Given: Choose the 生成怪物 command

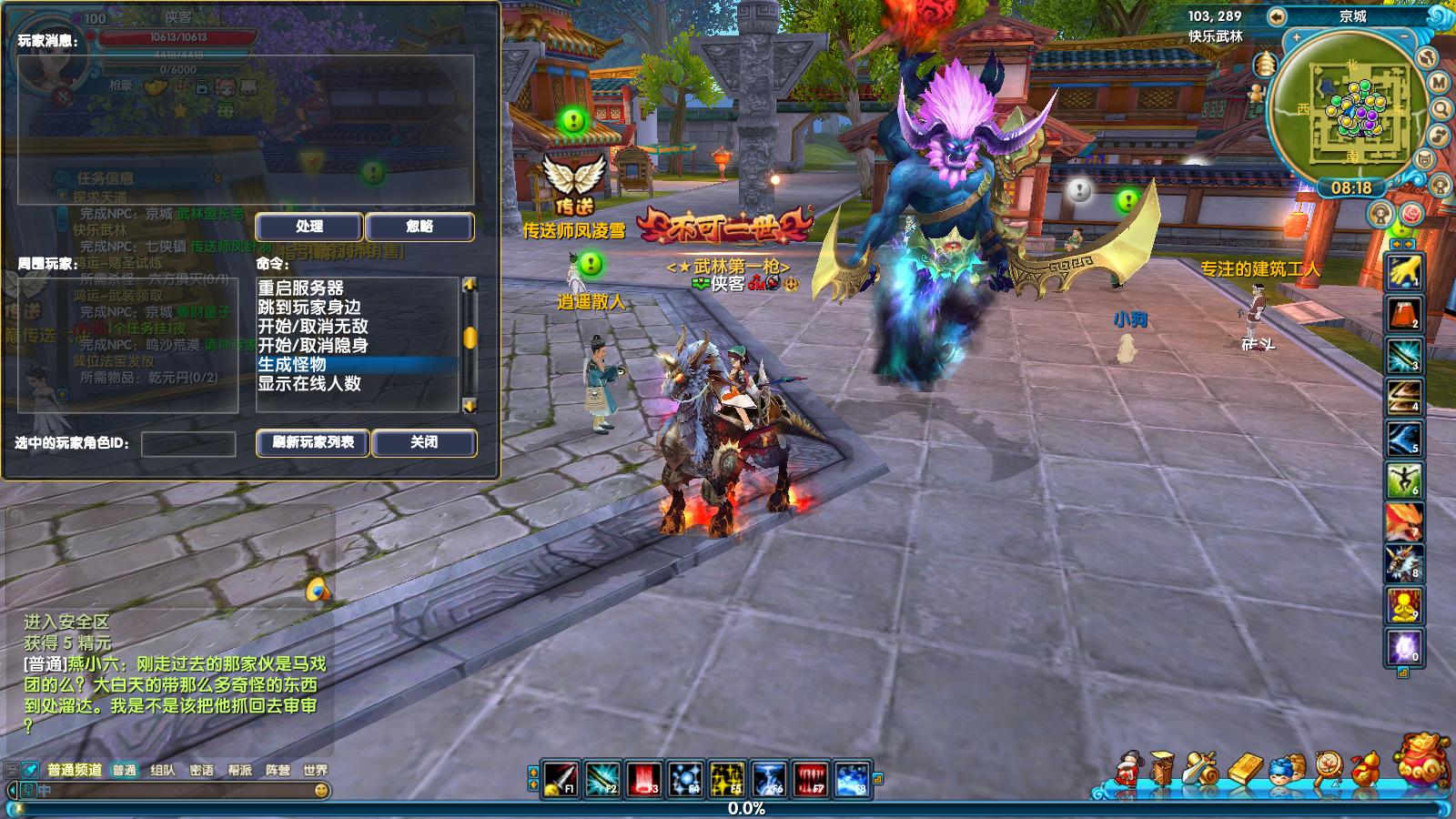Looking at the screenshot, I should tap(292, 364).
